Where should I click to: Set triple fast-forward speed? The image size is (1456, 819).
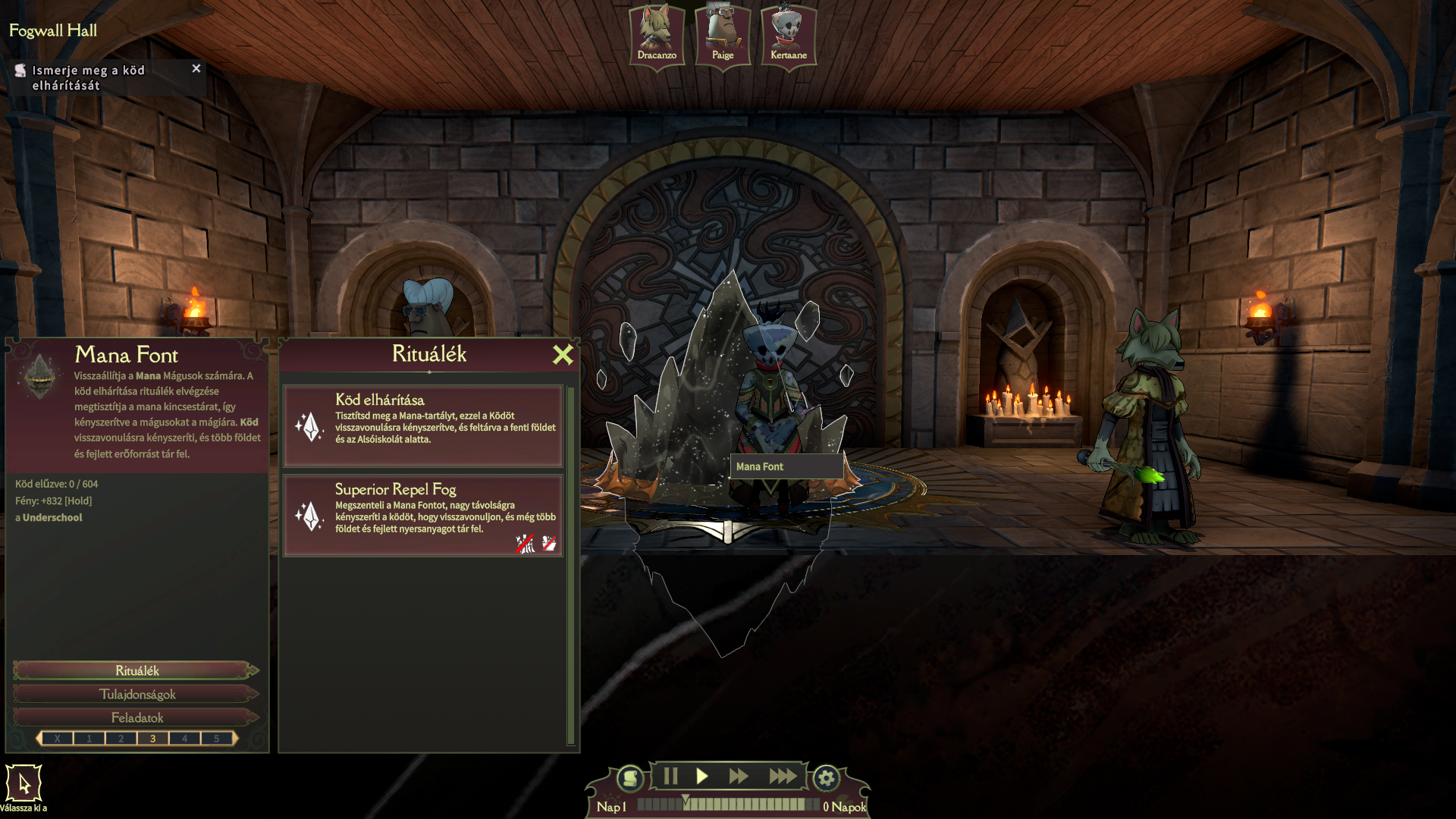click(783, 776)
